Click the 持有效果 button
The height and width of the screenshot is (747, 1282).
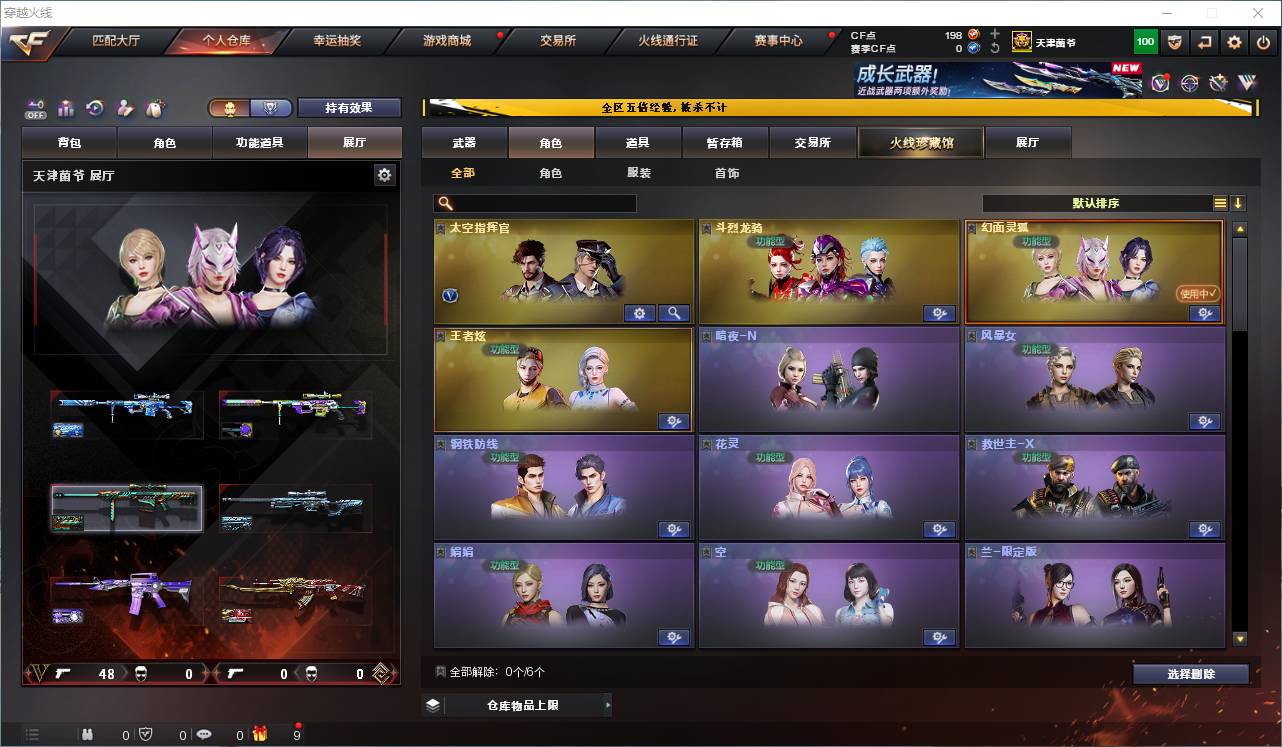click(x=348, y=107)
